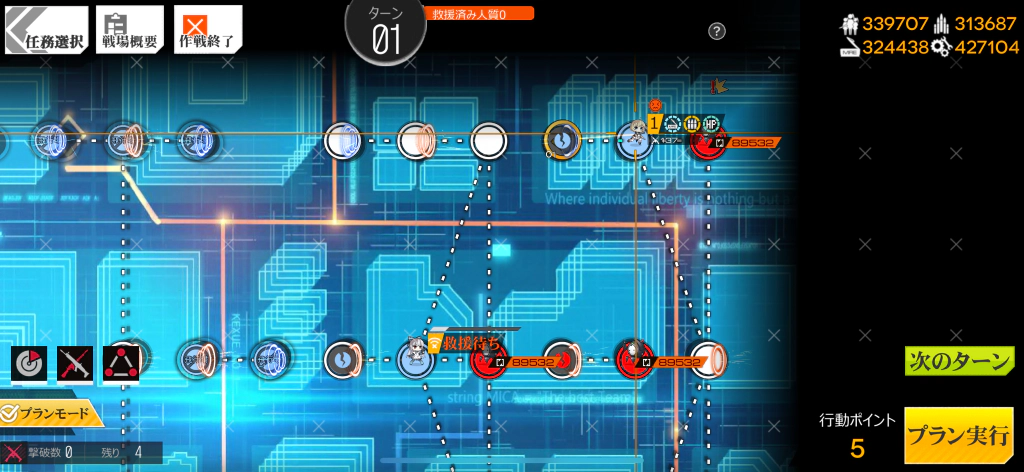Click the red triangle nodes icon
The width and height of the screenshot is (1024, 472).
point(122,364)
